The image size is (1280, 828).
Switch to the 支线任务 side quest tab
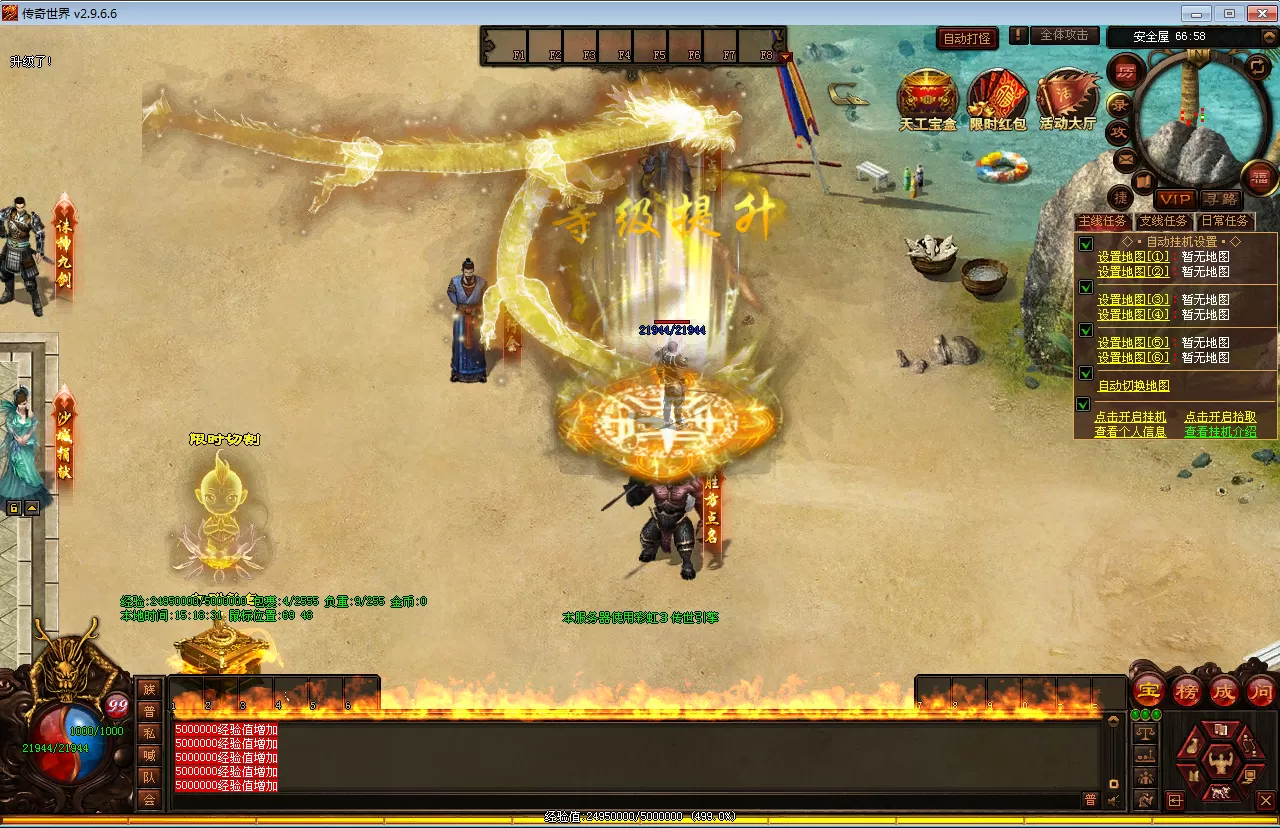click(x=1164, y=221)
